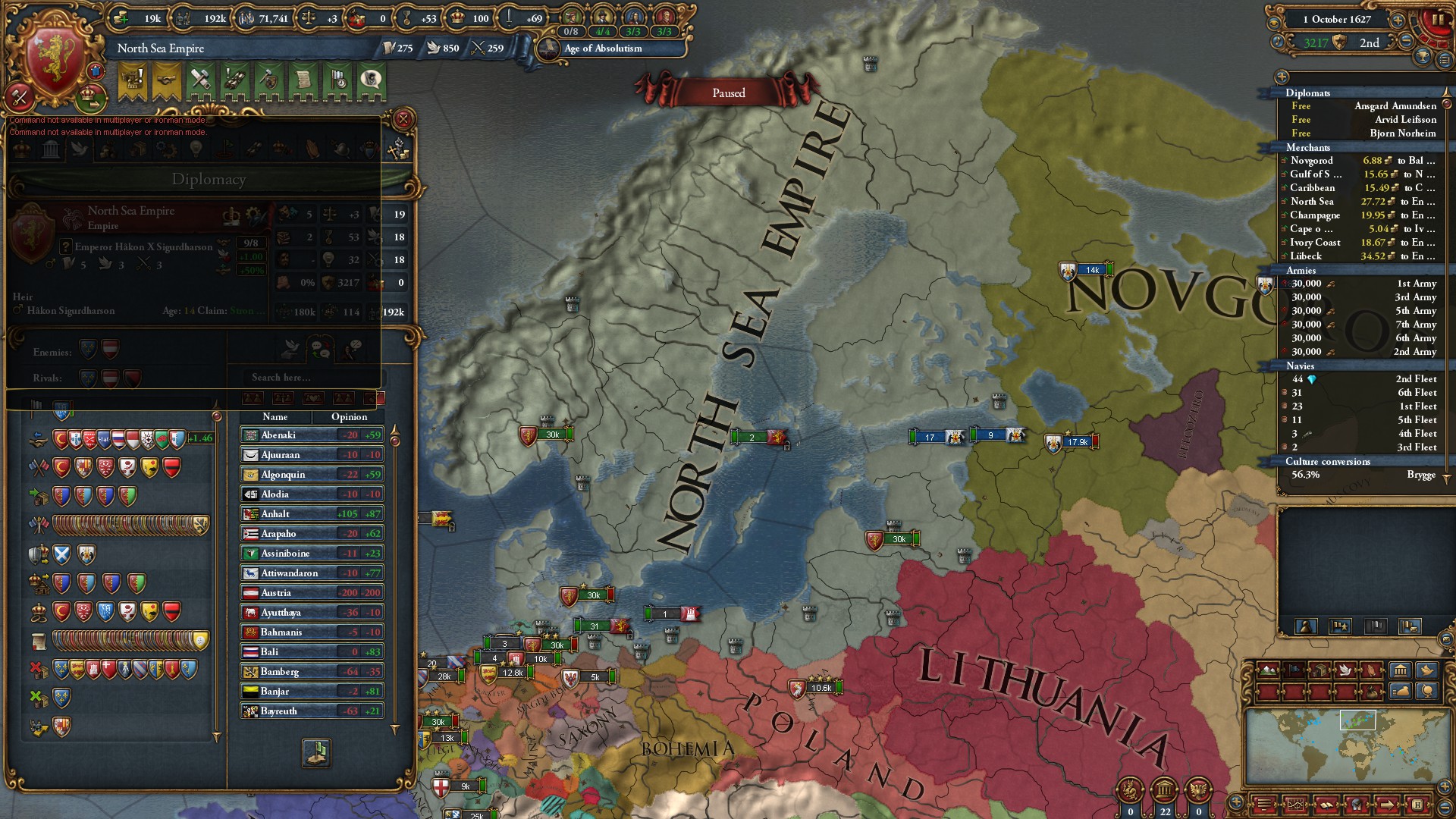Select Austria in the opinion list

point(311,592)
